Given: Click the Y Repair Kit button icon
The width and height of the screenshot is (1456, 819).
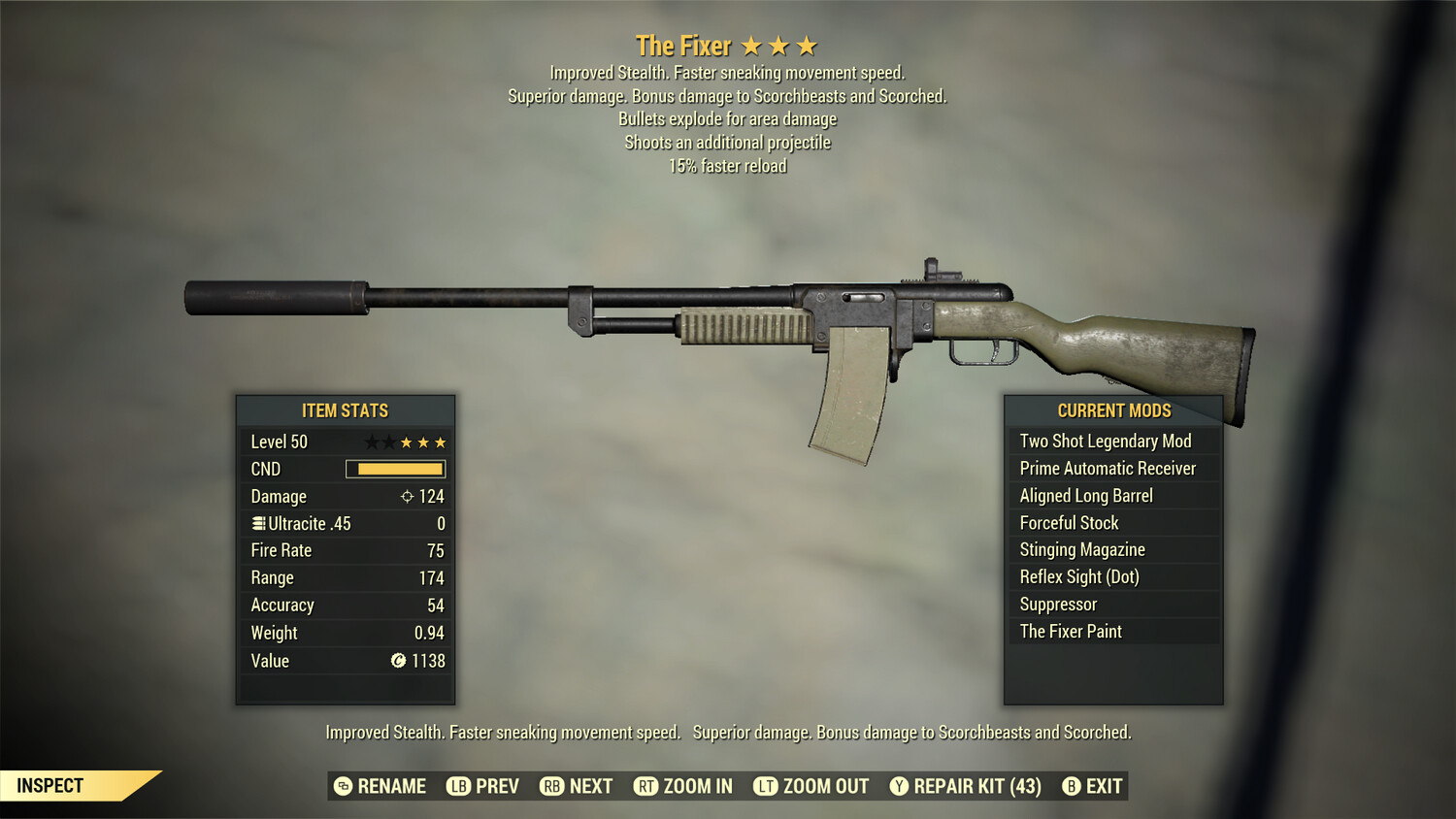Looking at the screenshot, I should click(898, 786).
